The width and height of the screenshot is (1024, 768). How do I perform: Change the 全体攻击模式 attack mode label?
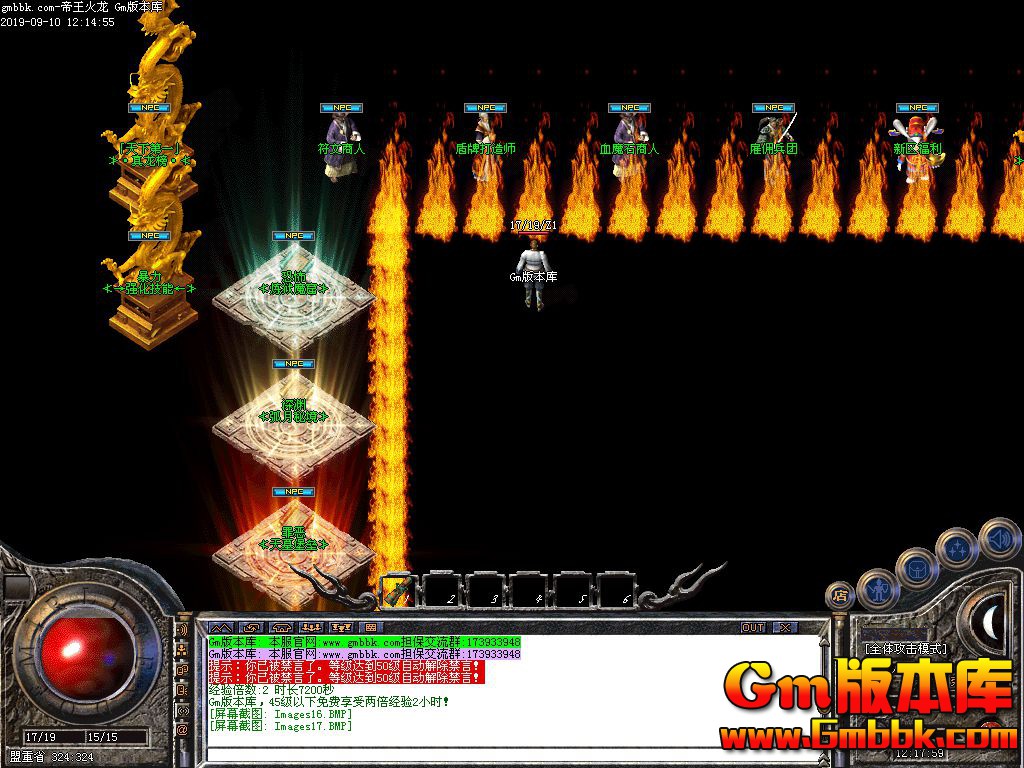pos(906,649)
